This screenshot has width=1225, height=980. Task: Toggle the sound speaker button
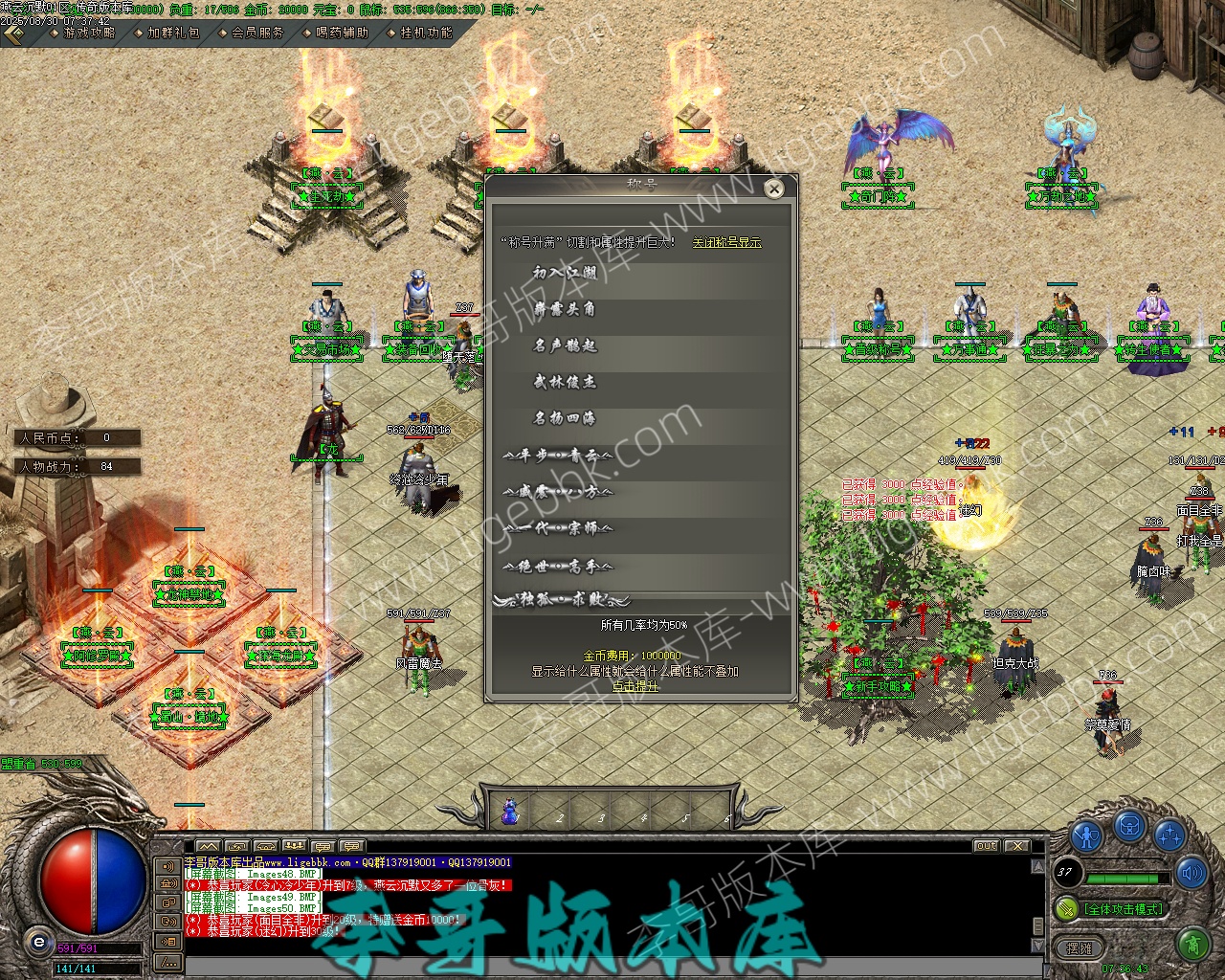tap(1192, 872)
